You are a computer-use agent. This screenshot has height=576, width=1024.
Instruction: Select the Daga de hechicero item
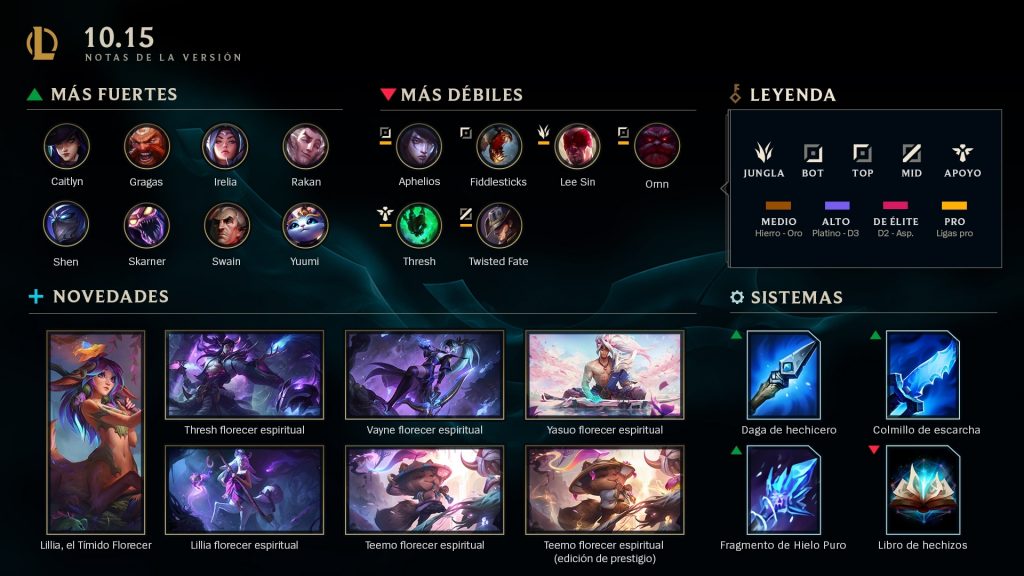(783, 375)
